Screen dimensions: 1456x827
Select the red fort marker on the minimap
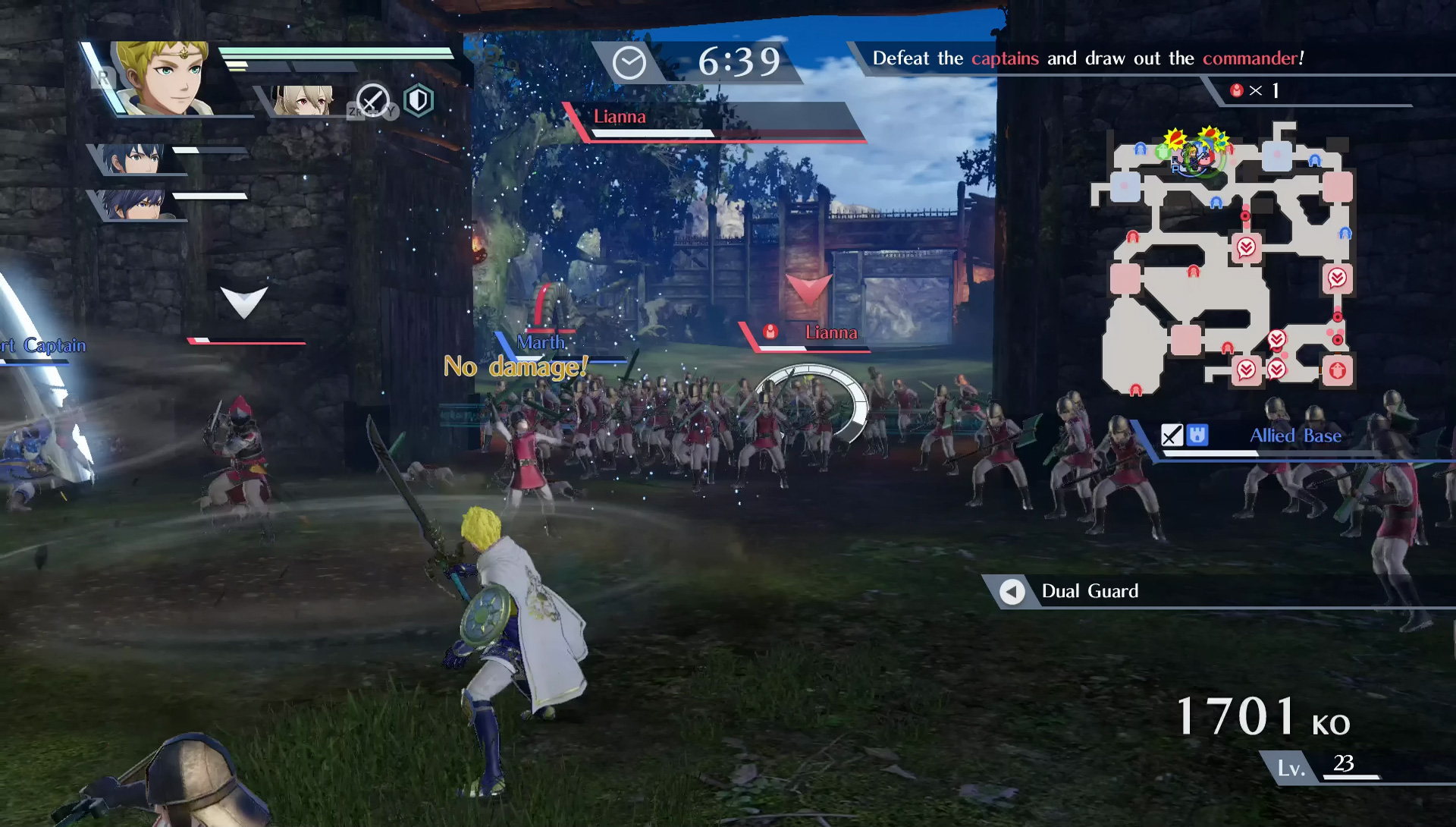point(1337,371)
